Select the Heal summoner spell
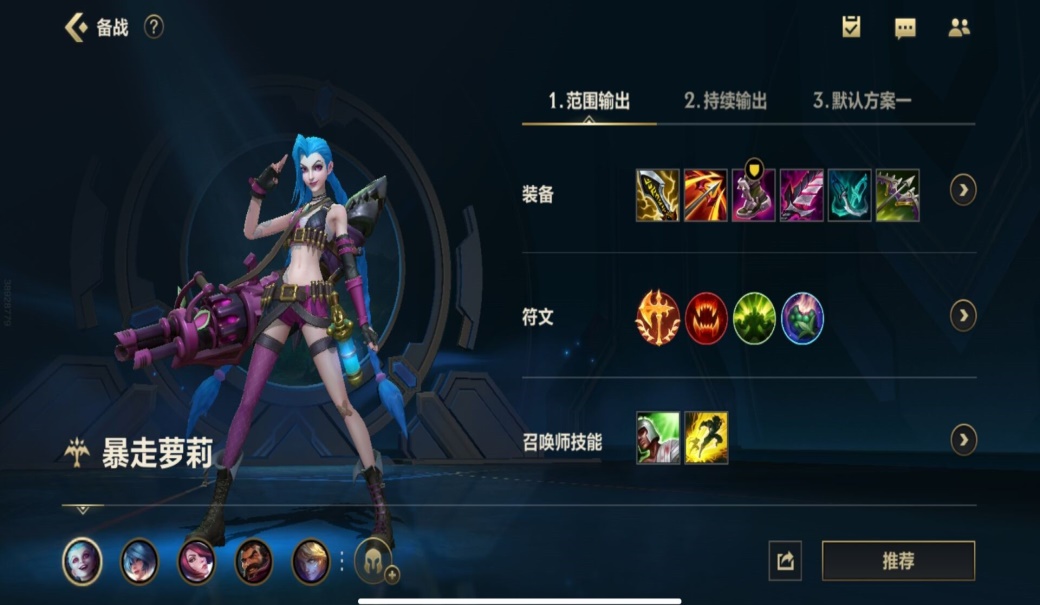 [658, 438]
